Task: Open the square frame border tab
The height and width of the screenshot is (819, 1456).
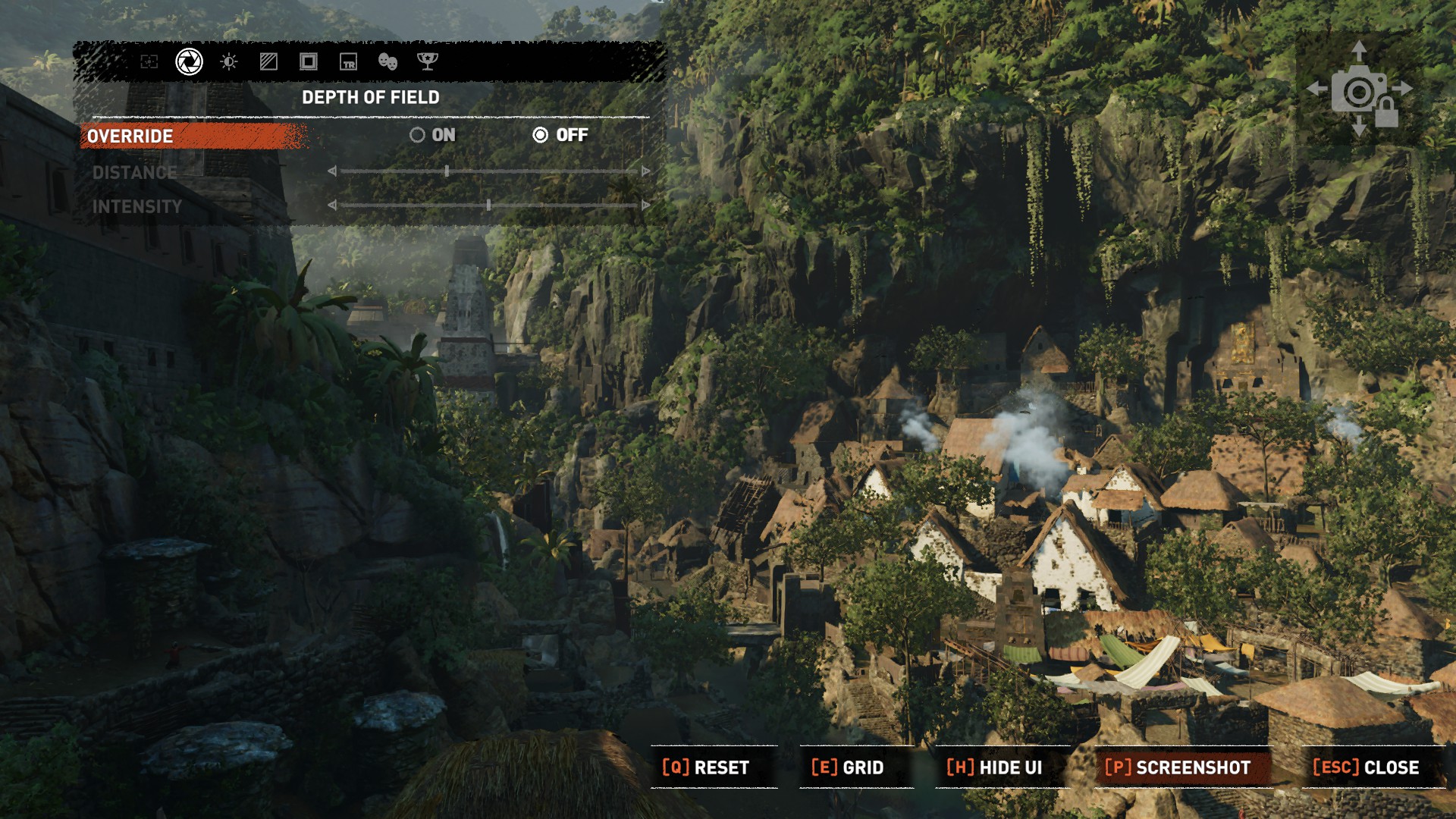Action: pyautogui.click(x=308, y=61)
